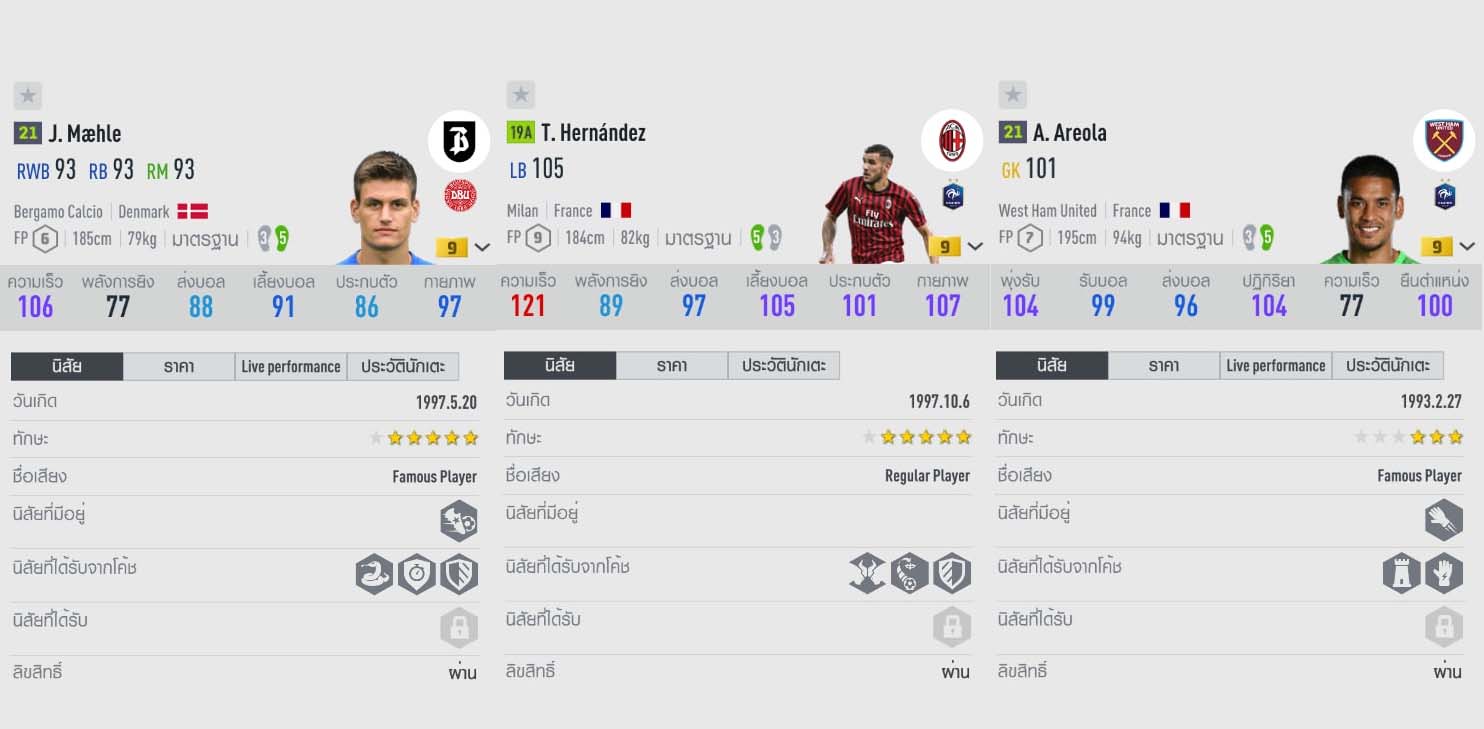Favorite T. Hernández with the star icon
This screenshot has height=729, width=1484.
pyautogui.click(x=520, y=95)
